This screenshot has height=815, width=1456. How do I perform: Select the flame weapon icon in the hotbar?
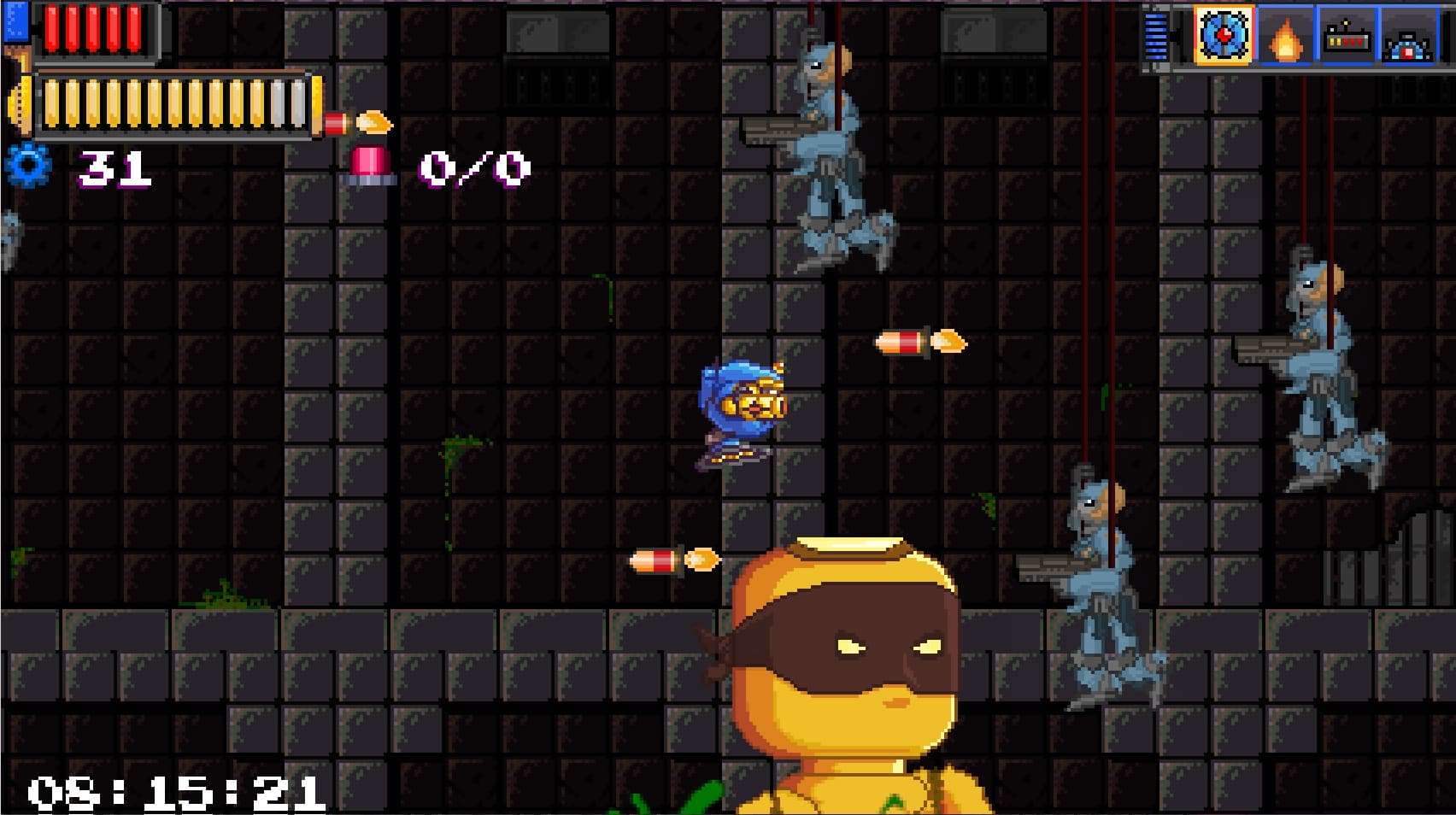pyautogui.click(x=1287, y=38)
